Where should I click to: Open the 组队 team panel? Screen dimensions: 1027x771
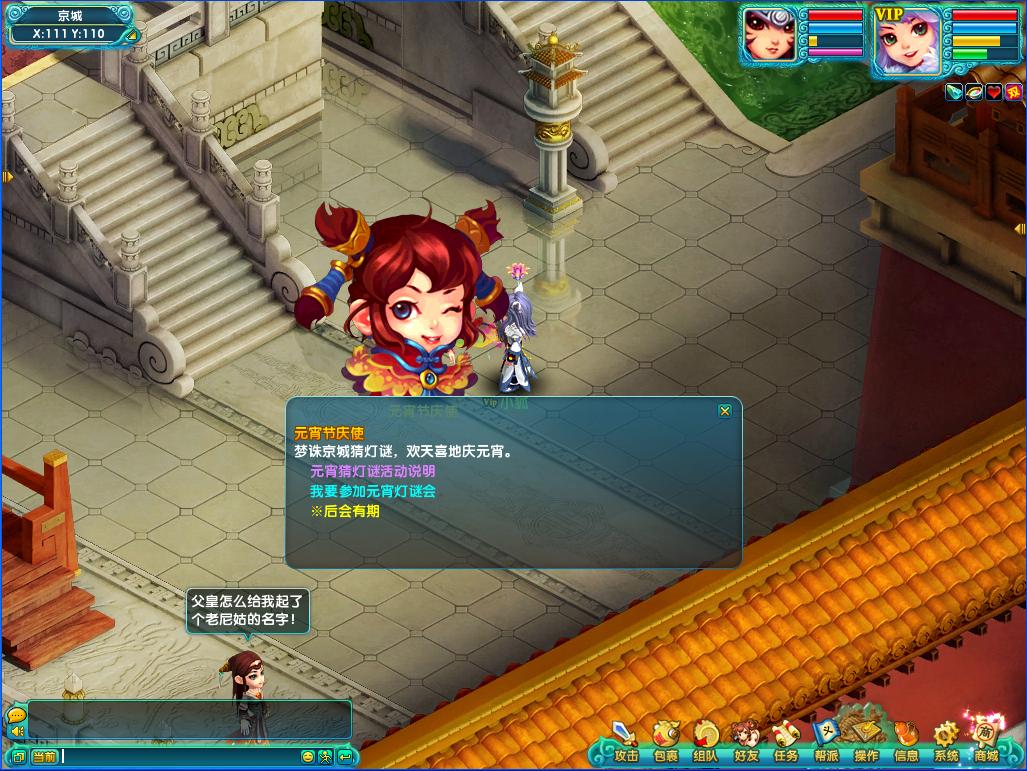[705, 742]
